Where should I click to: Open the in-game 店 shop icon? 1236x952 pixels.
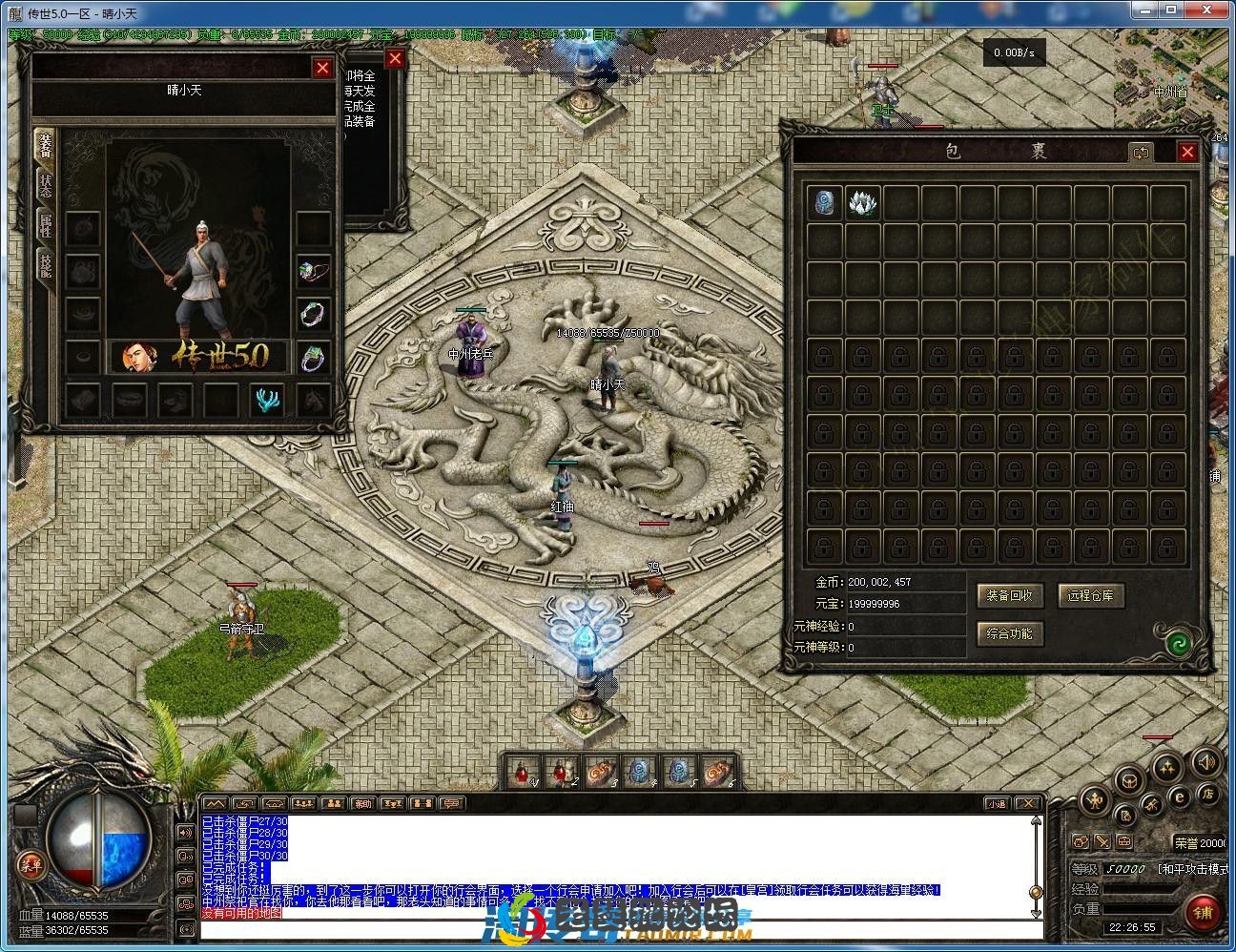(1207, 796)
